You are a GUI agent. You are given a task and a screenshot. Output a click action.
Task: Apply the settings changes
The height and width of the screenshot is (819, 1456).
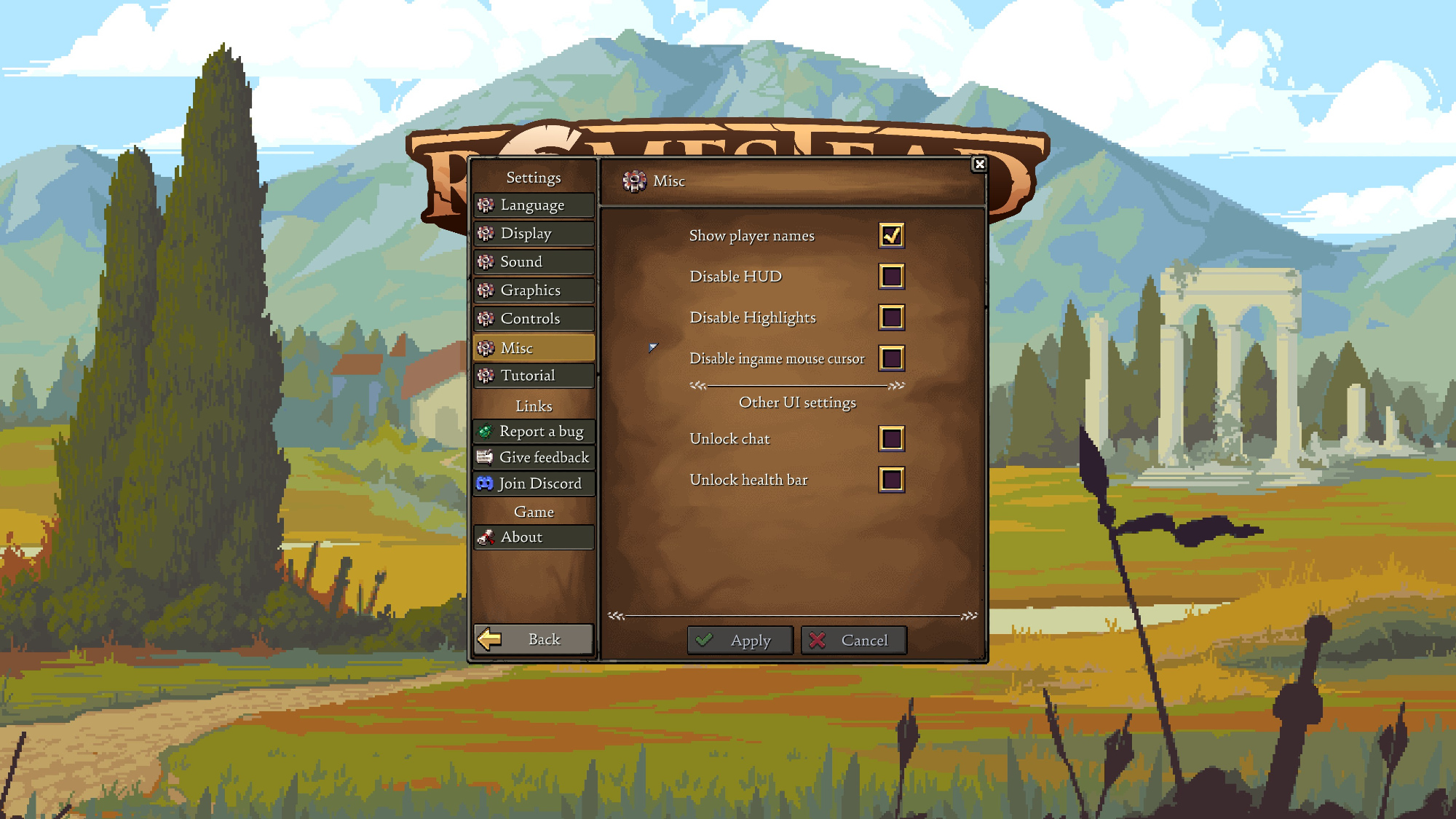pyautogui.click(x=740, y=641)
